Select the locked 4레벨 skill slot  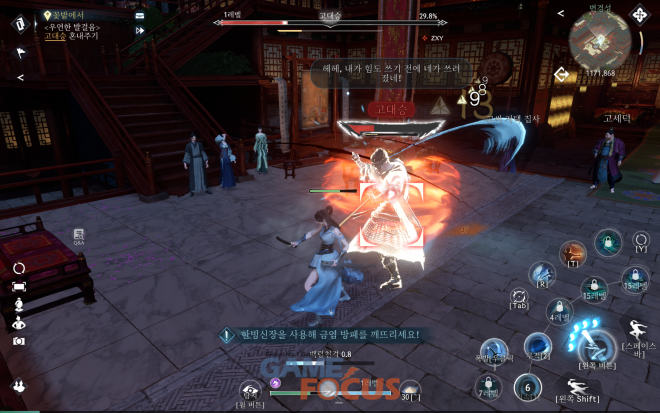[558, 309]
